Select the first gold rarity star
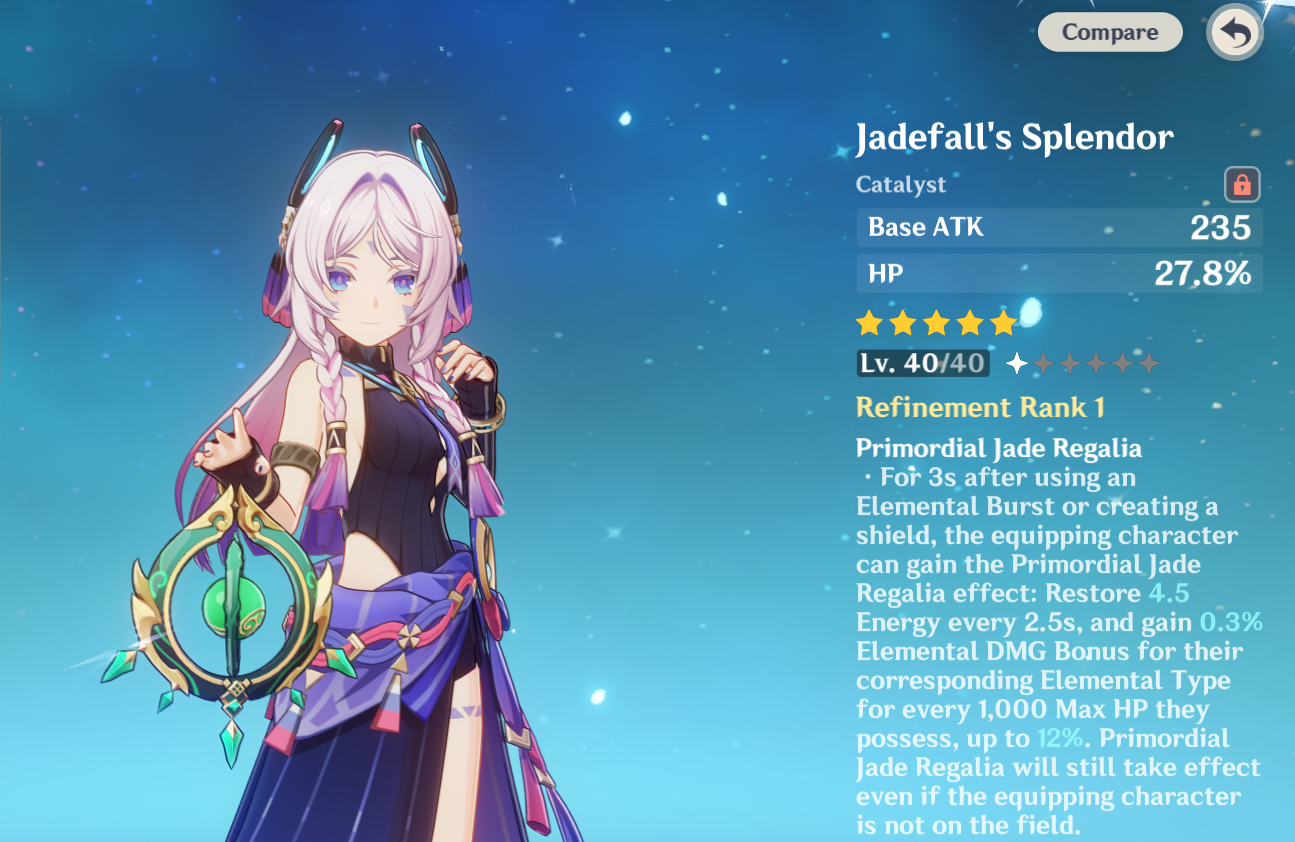The image size is (1295, 842). click(x=867, y=322)
